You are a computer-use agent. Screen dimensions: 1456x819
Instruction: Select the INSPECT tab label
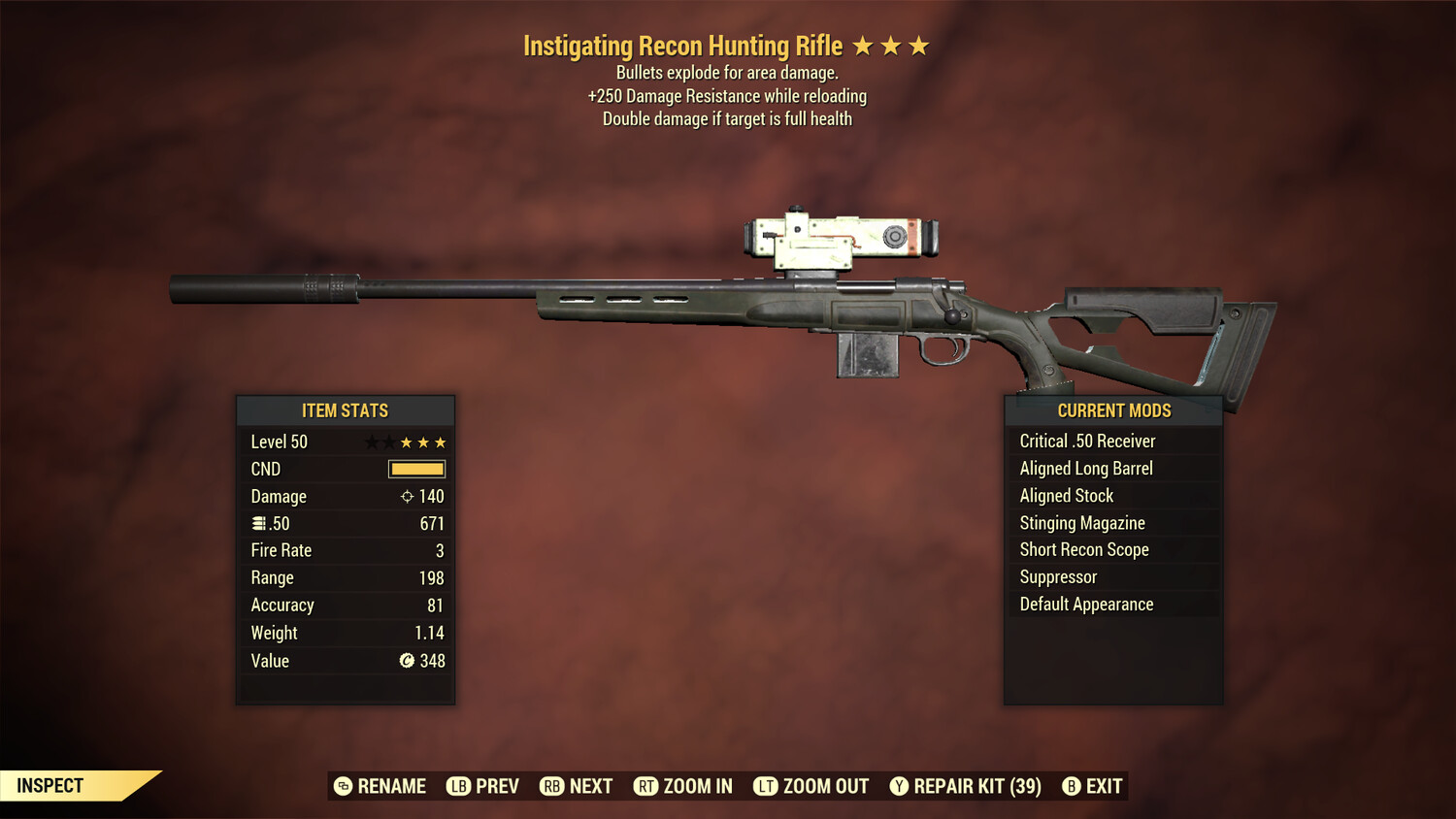pos(50,786)
